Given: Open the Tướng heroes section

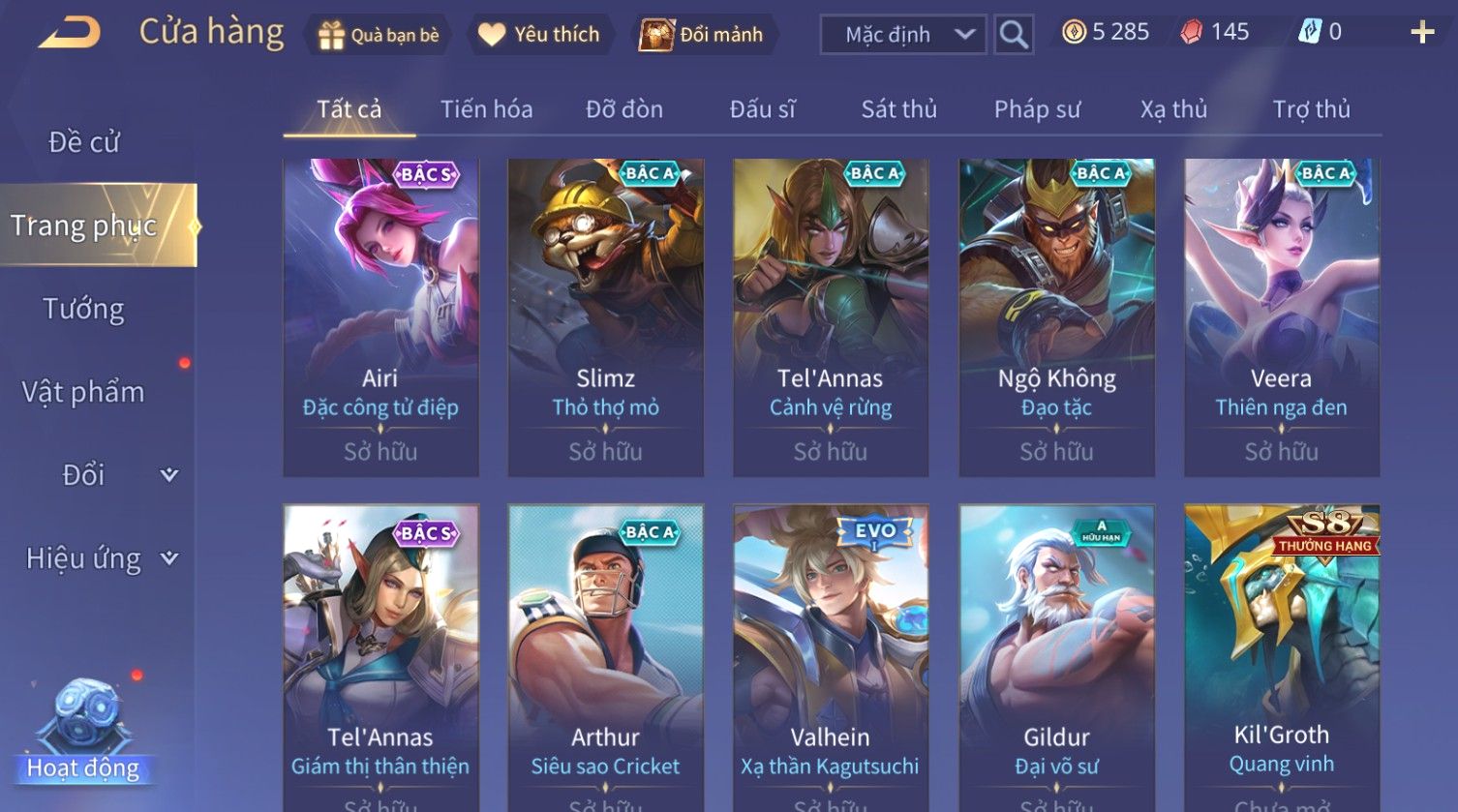Looking at the screenshot, I should click(x=84, y=309).
